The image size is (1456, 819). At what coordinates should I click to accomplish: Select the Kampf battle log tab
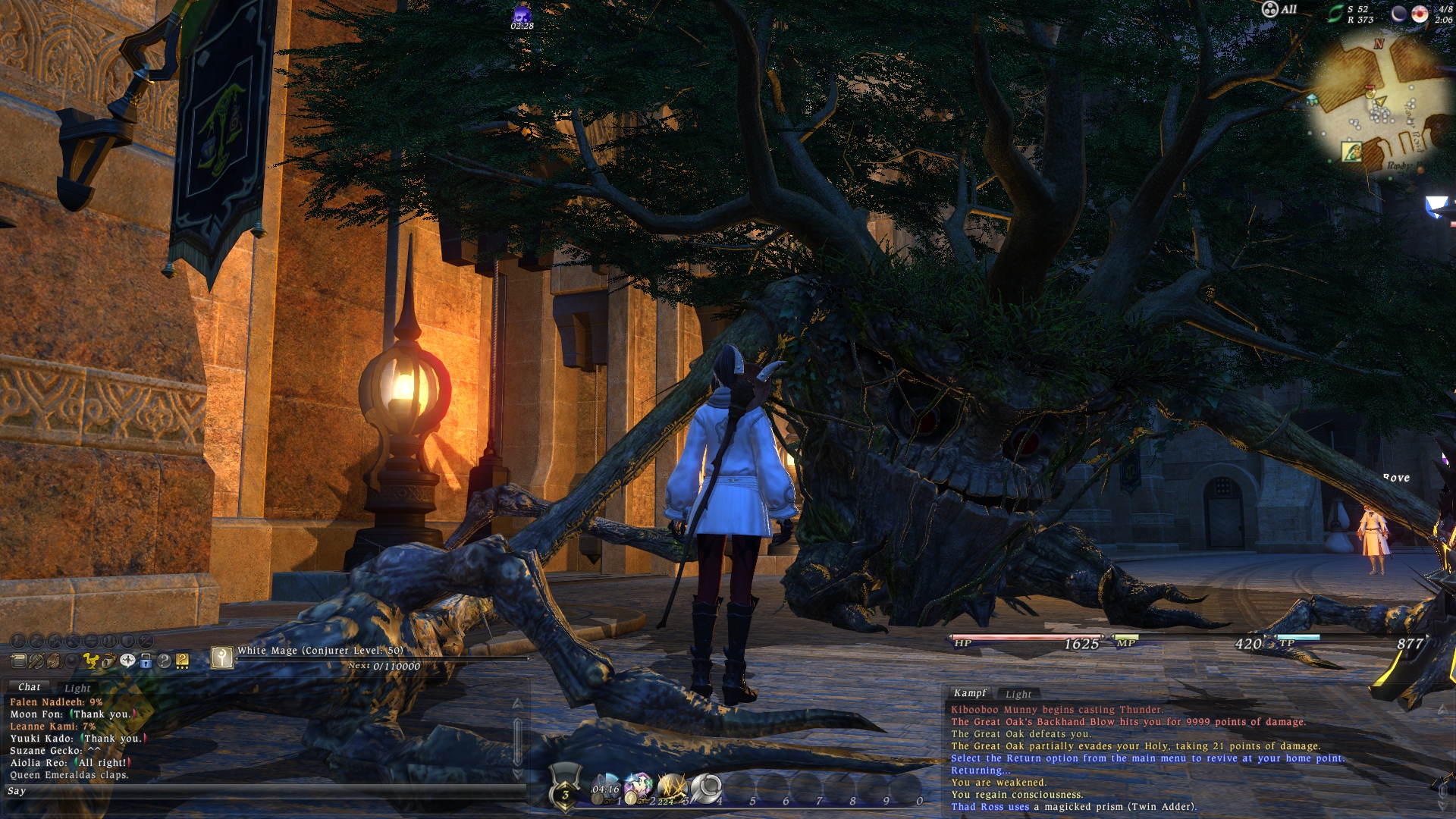click(970, 693)
